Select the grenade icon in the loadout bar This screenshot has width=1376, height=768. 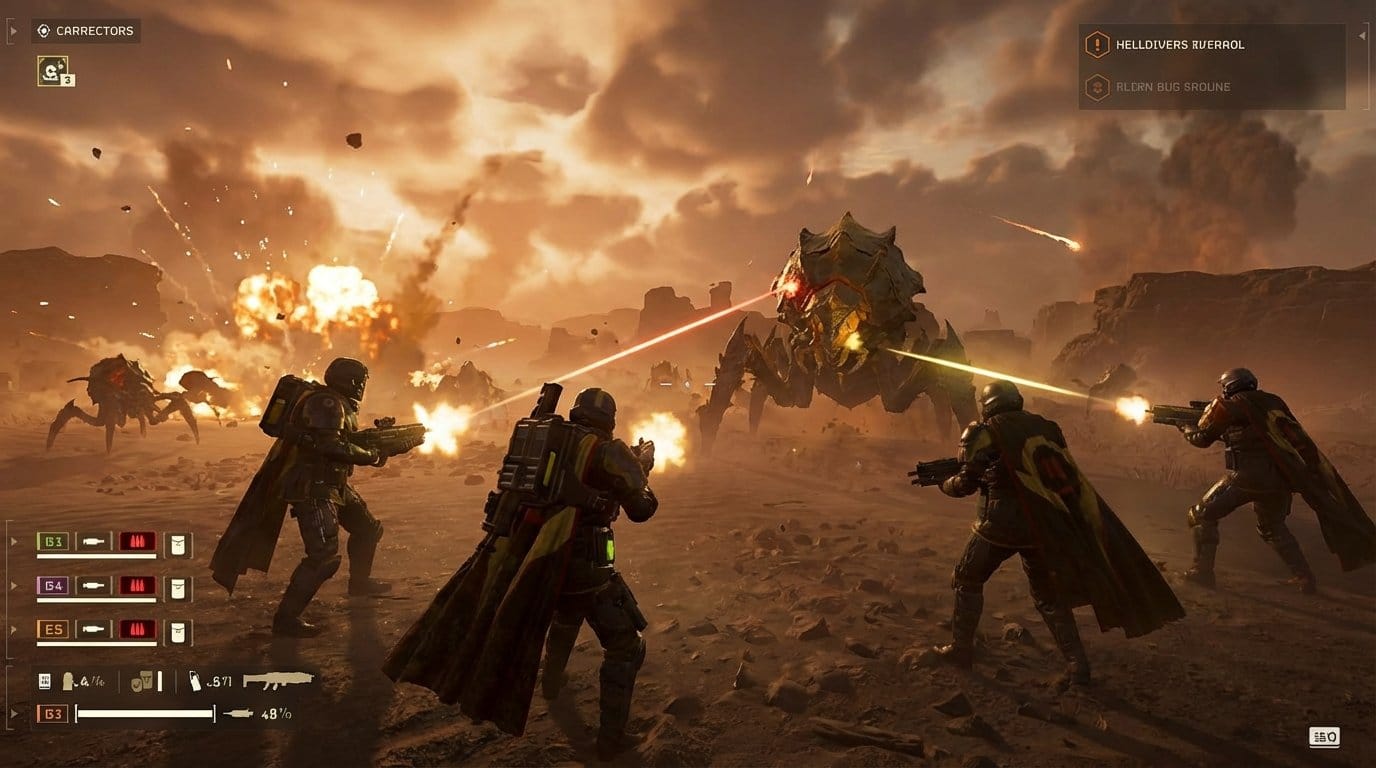(x=69, y=680)
